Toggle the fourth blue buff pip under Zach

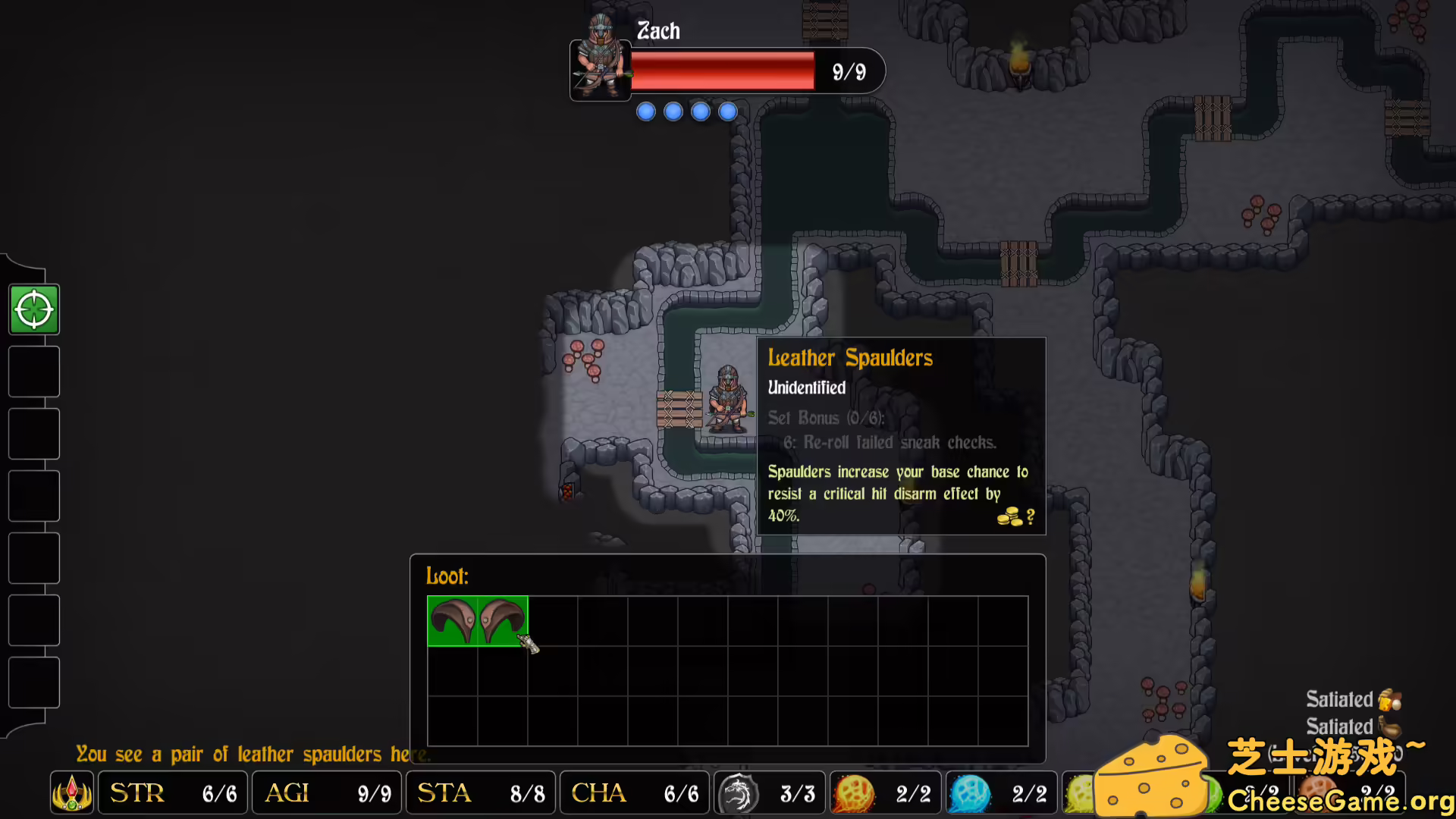point(727,111)
